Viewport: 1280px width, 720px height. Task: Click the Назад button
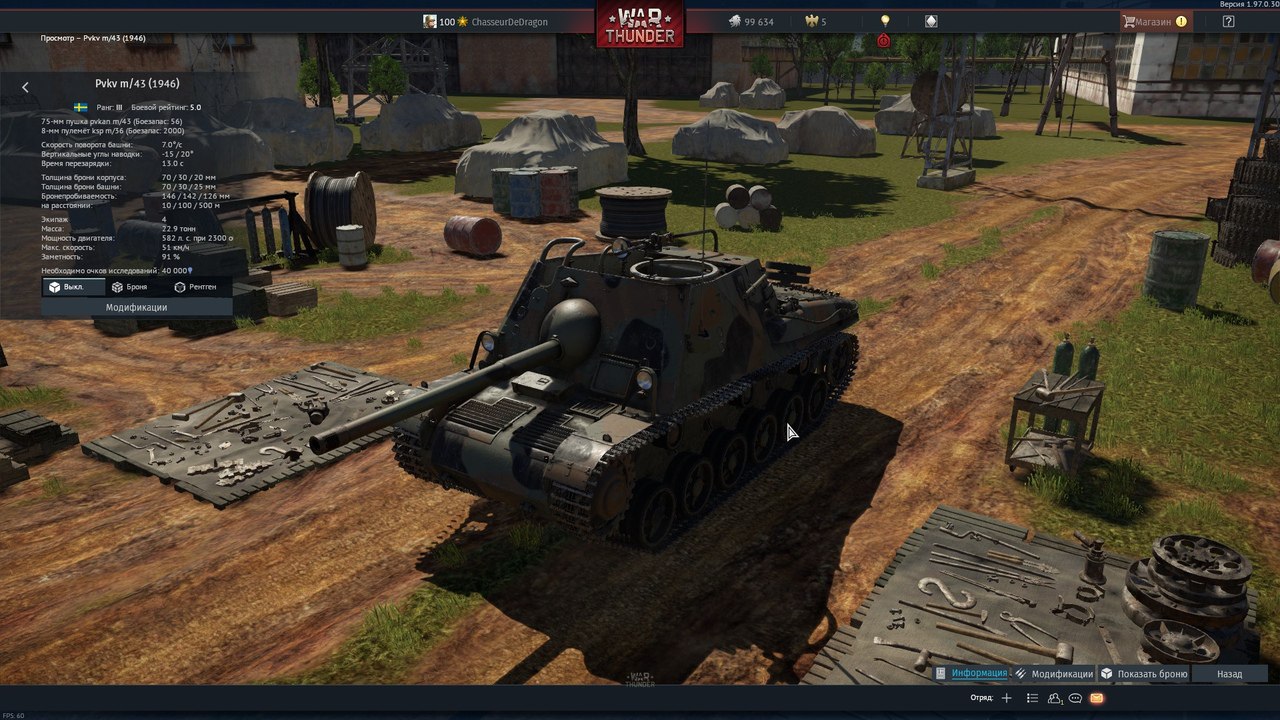point(1229,674)
